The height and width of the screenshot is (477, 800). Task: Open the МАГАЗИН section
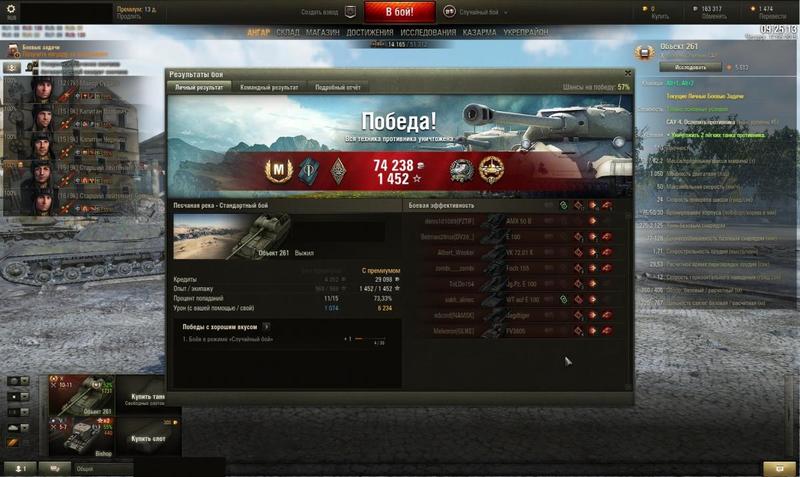click(323, 33)
